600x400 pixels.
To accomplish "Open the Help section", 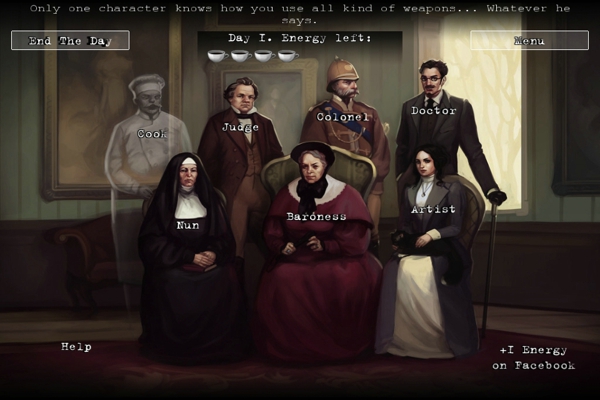I will [76, 347].
